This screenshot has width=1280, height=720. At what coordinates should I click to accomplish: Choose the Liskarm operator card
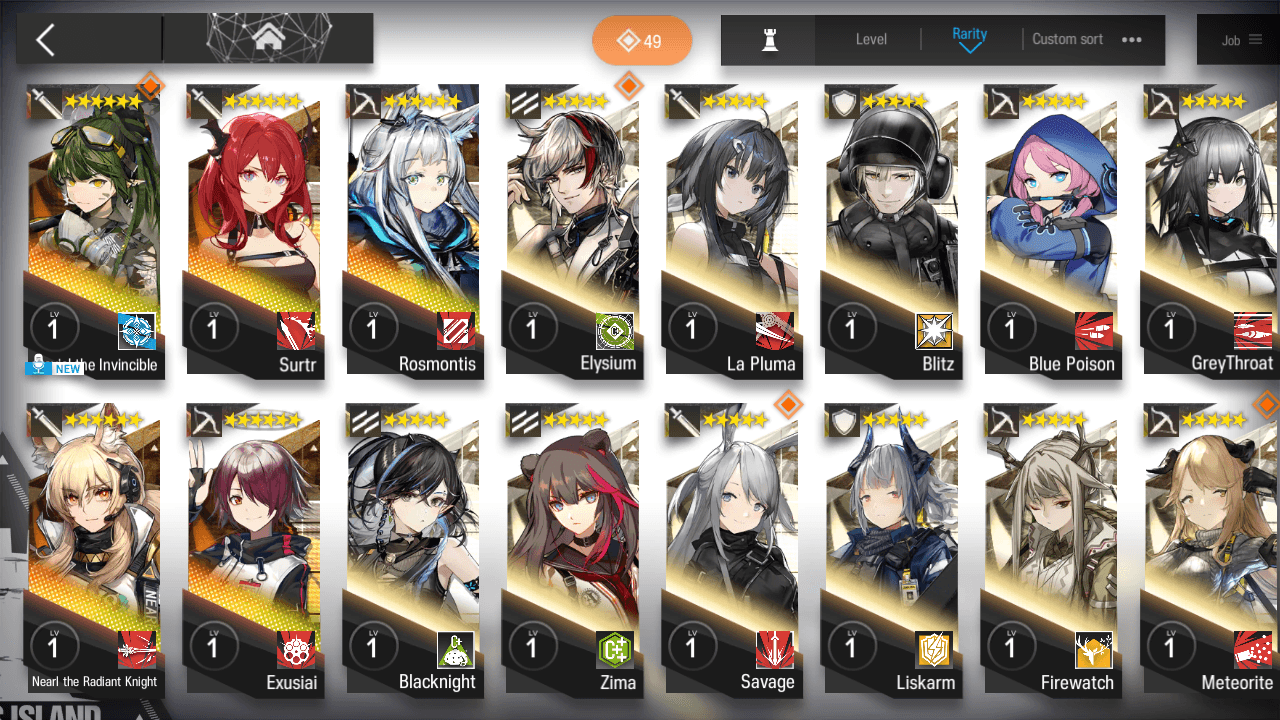892,550
